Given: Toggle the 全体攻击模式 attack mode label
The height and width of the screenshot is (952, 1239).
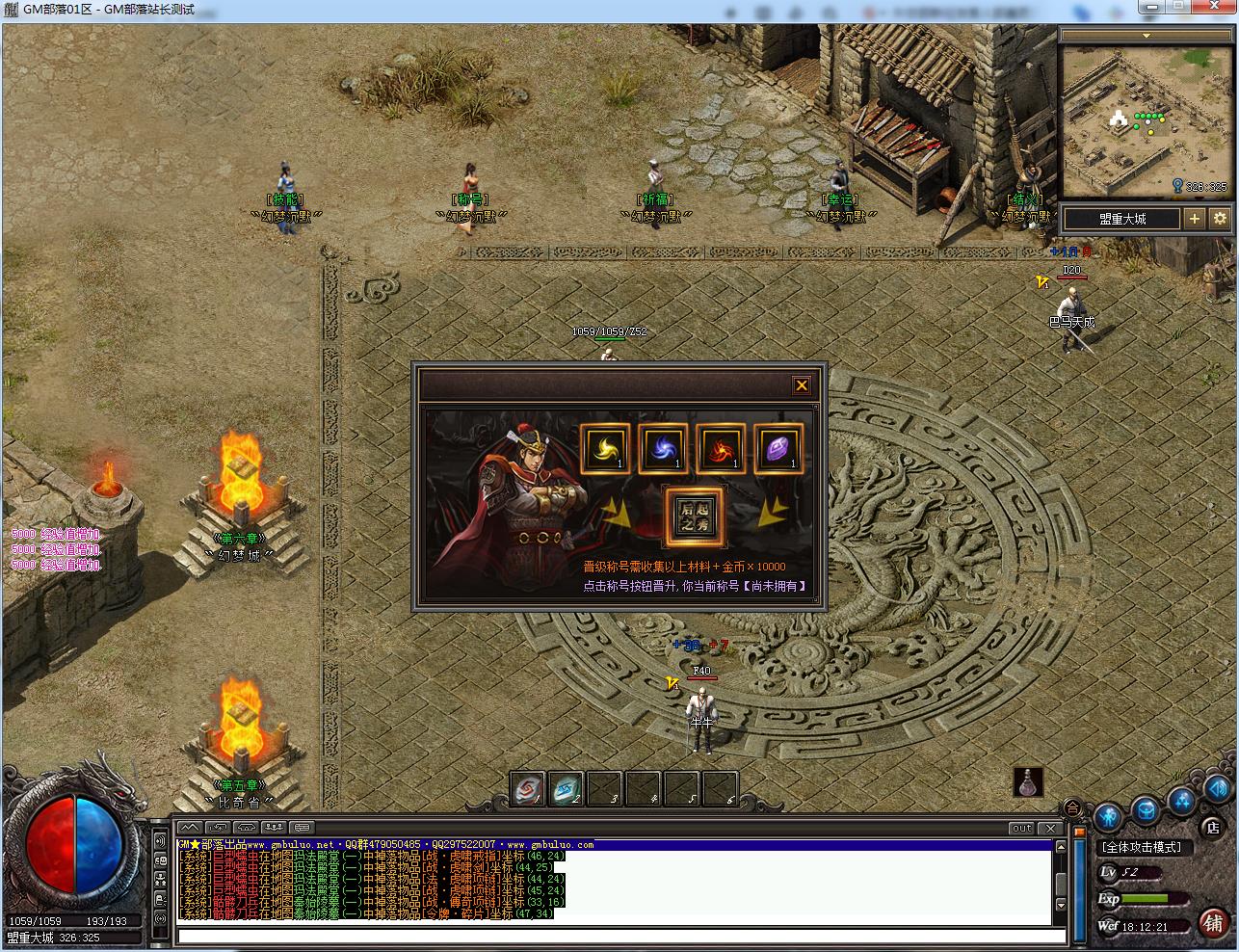Looking at the screenshot, I should point(1143,847).
